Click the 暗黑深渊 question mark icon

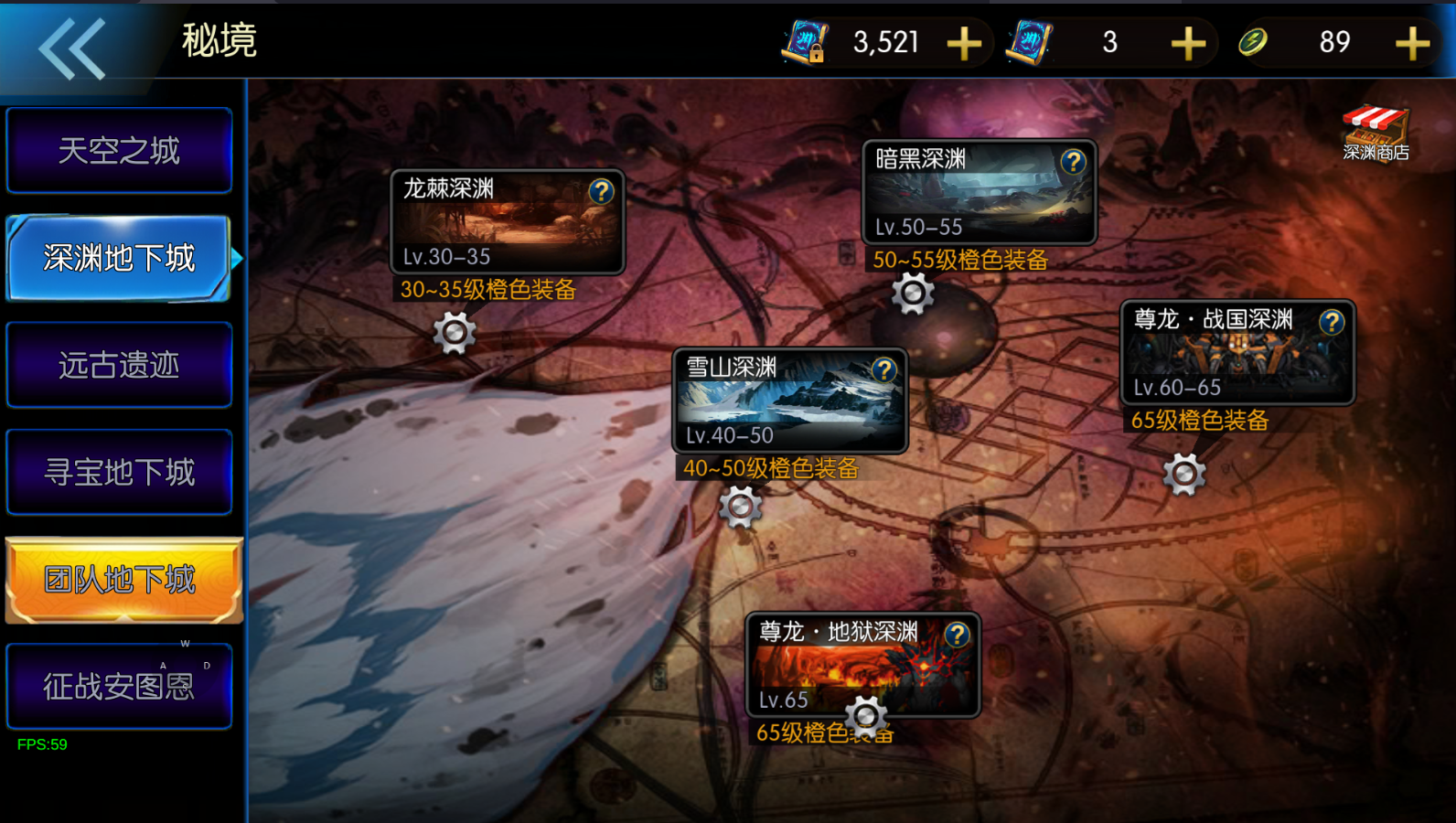coord(1073,162)
